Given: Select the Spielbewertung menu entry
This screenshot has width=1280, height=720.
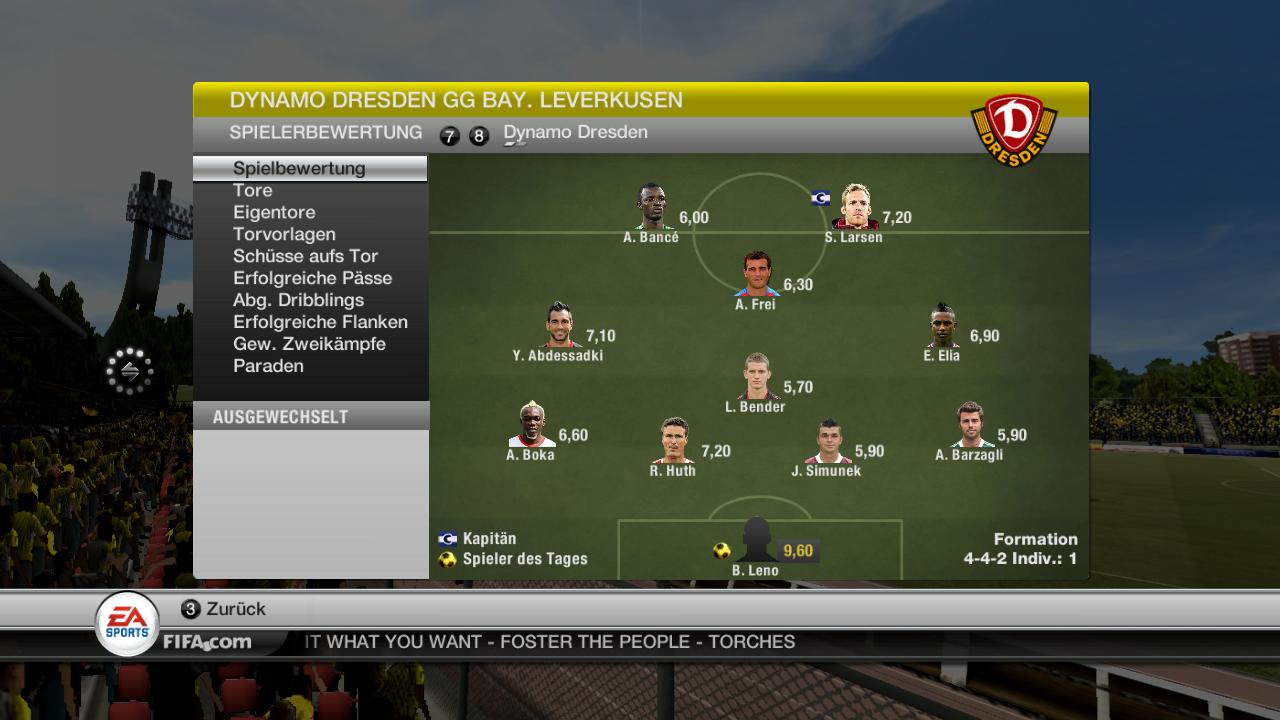Looking at the screenshot, I should pos(299,168).
